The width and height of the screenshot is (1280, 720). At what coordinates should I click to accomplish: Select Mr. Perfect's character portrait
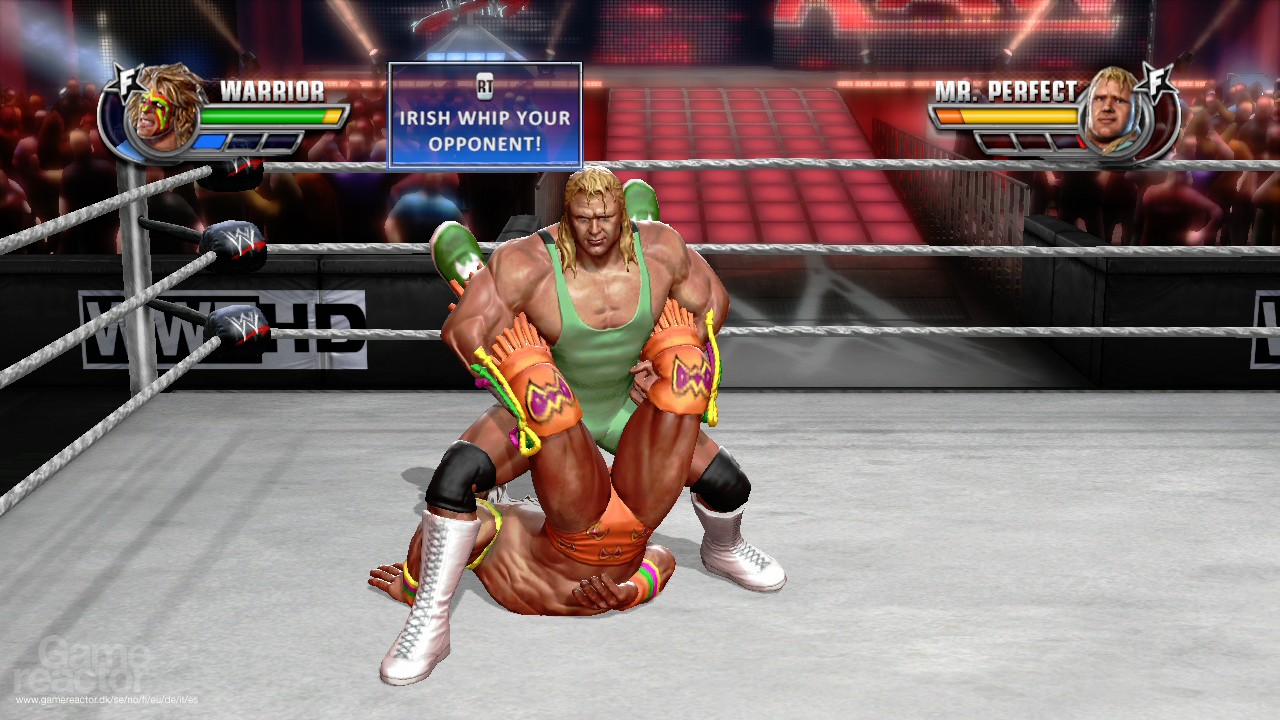(x=1113, y=112)
